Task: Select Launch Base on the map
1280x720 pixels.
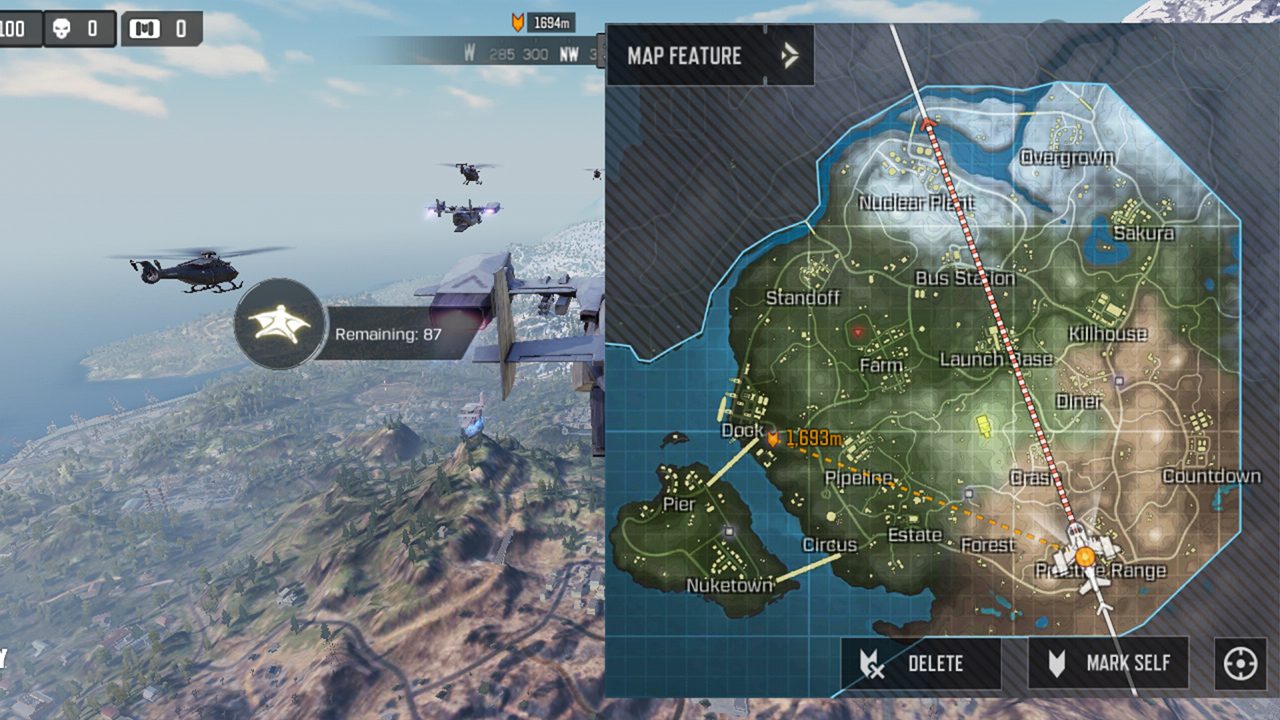Action: coord(996,359)
